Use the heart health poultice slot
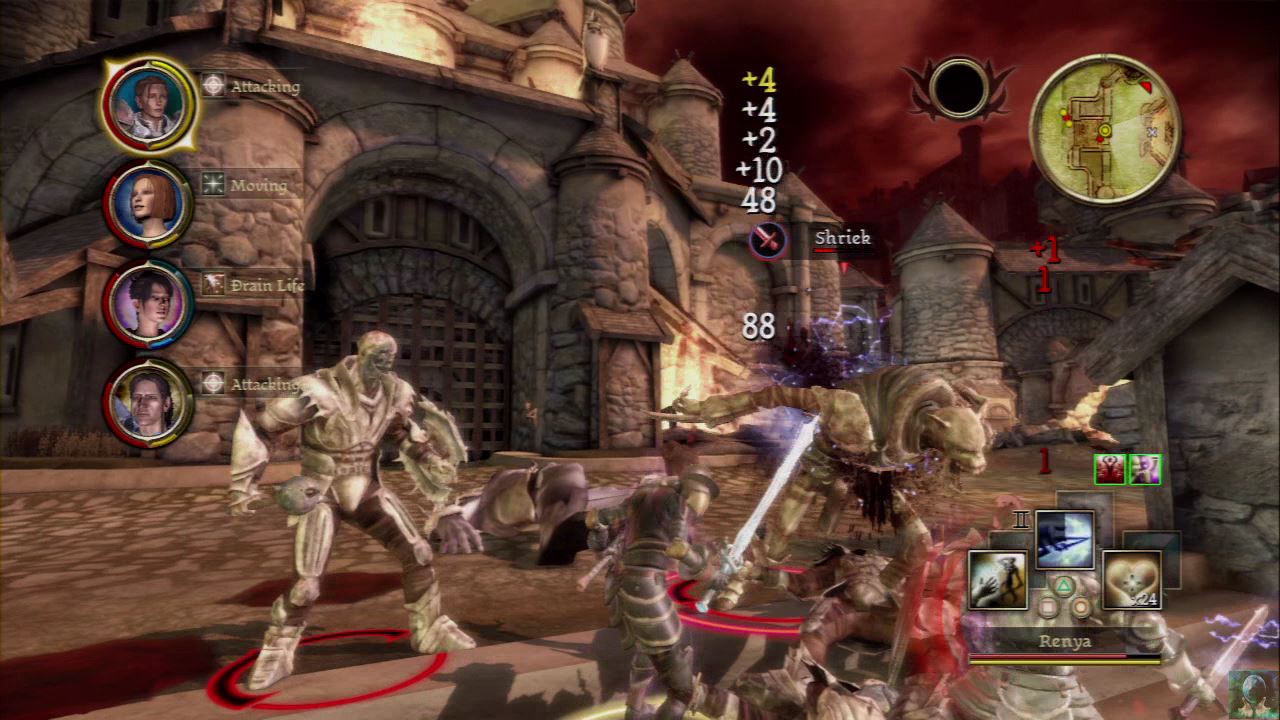The image size is (1280, 720). pos(1131,579)
